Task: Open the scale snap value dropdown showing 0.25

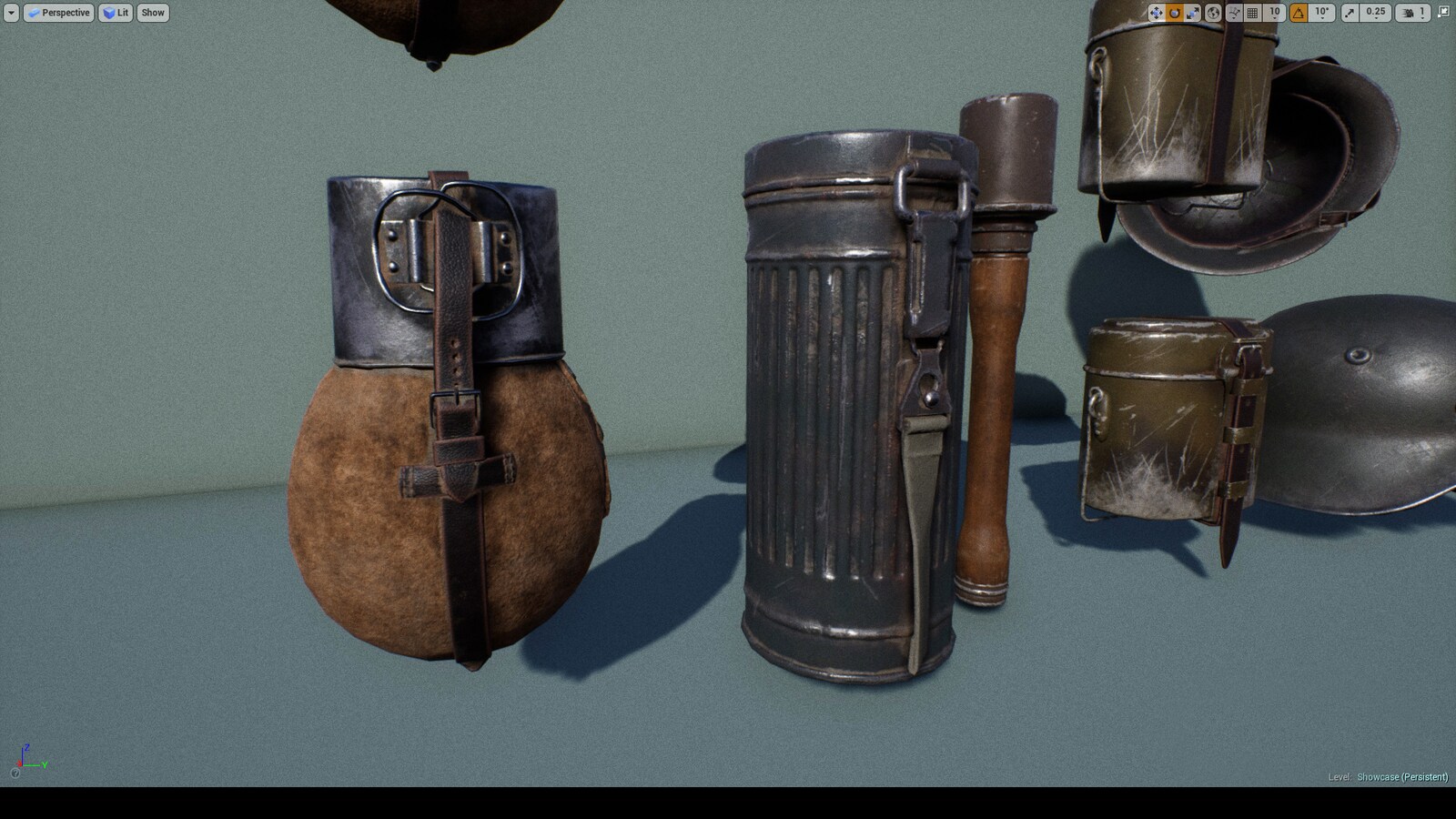Action: [1374, 12]
